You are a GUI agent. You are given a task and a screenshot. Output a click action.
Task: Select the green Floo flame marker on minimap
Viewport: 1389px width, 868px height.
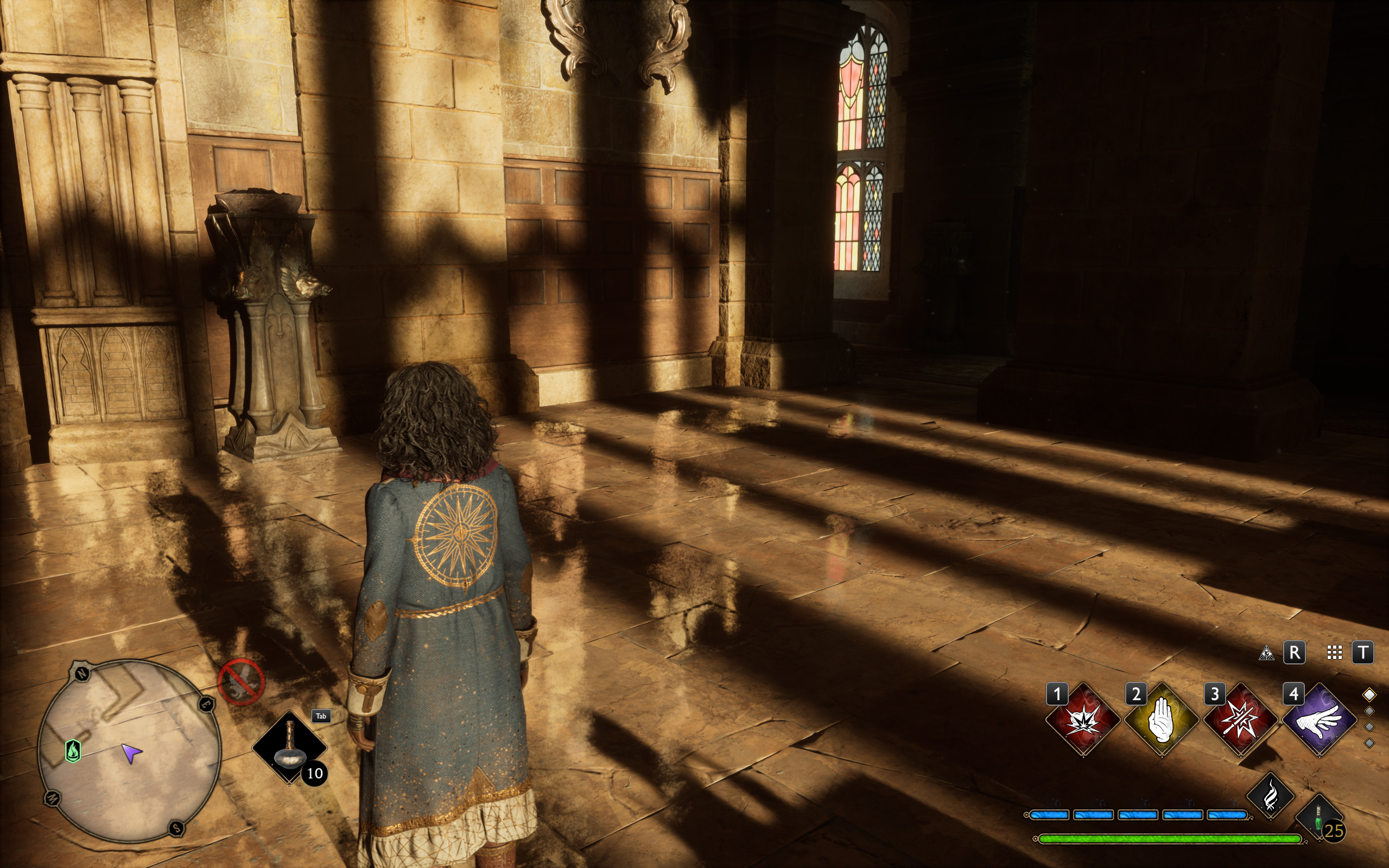(73, 750)
